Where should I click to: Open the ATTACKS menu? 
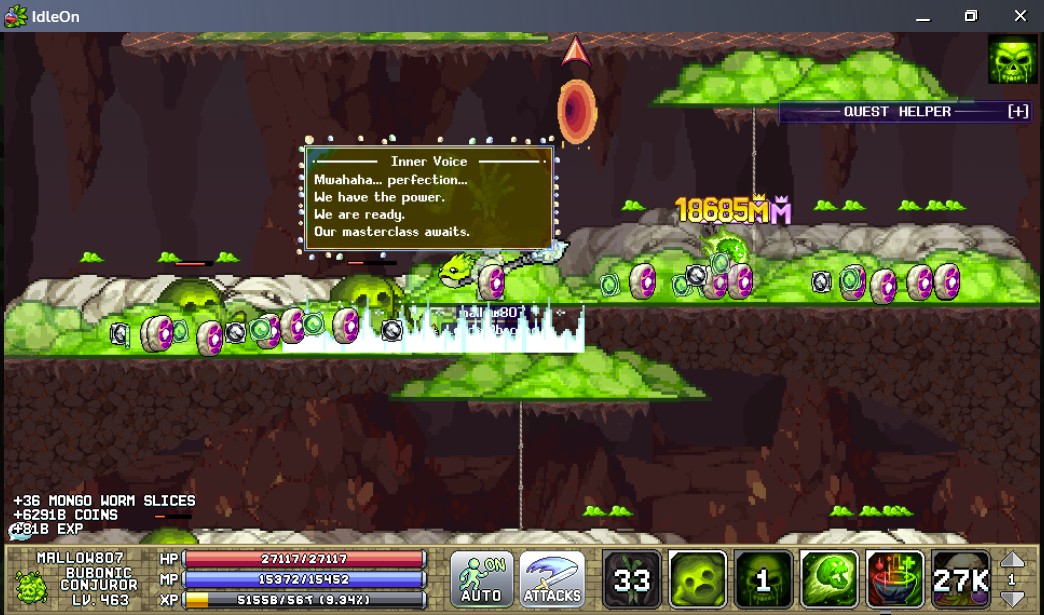point(552,579)
